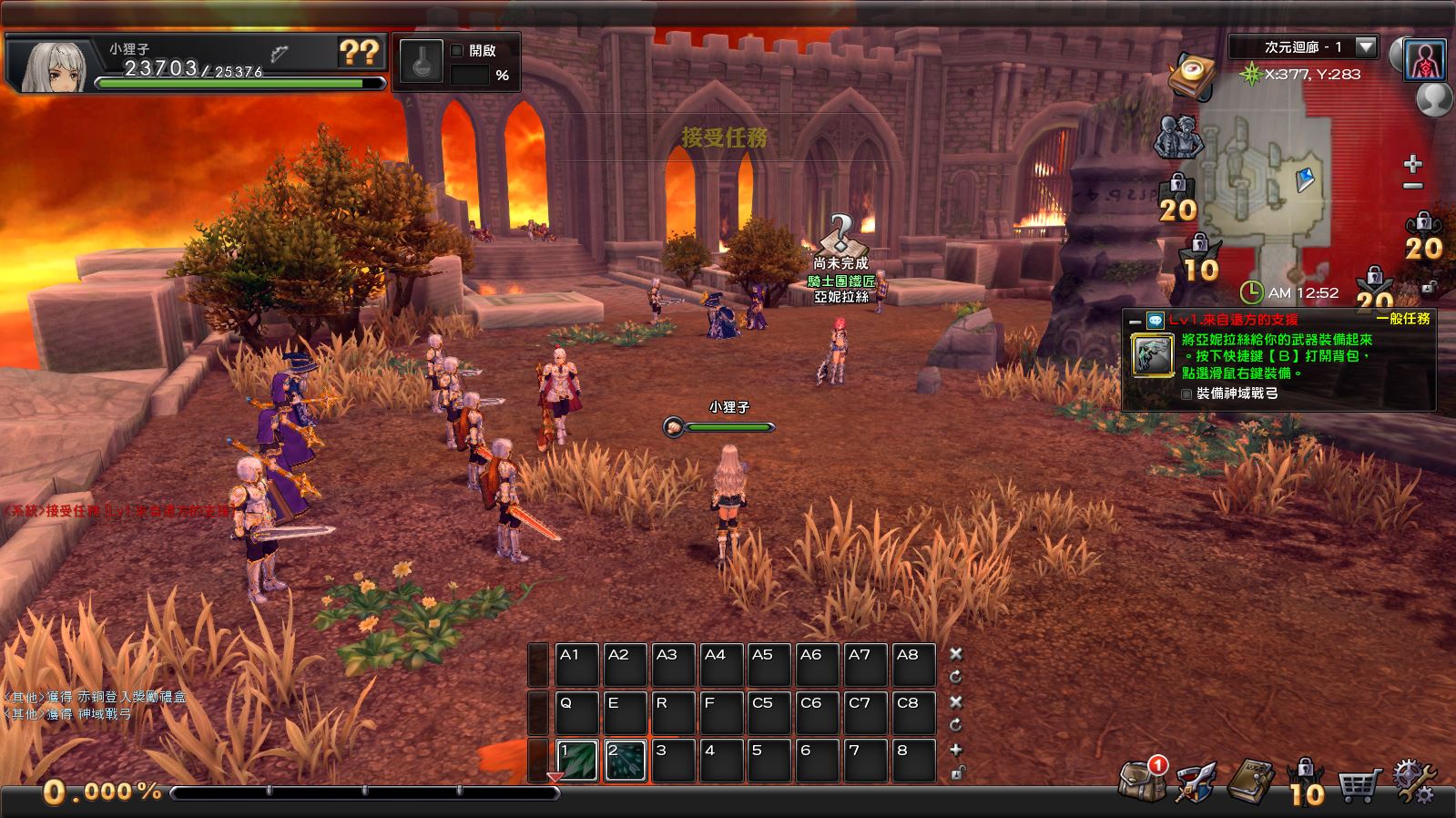This screenshot has width=1456, height=818.
Task: Open the 次元迴廊 channel dropdown
Action: pyautogui.click(x=1365, y=47)
